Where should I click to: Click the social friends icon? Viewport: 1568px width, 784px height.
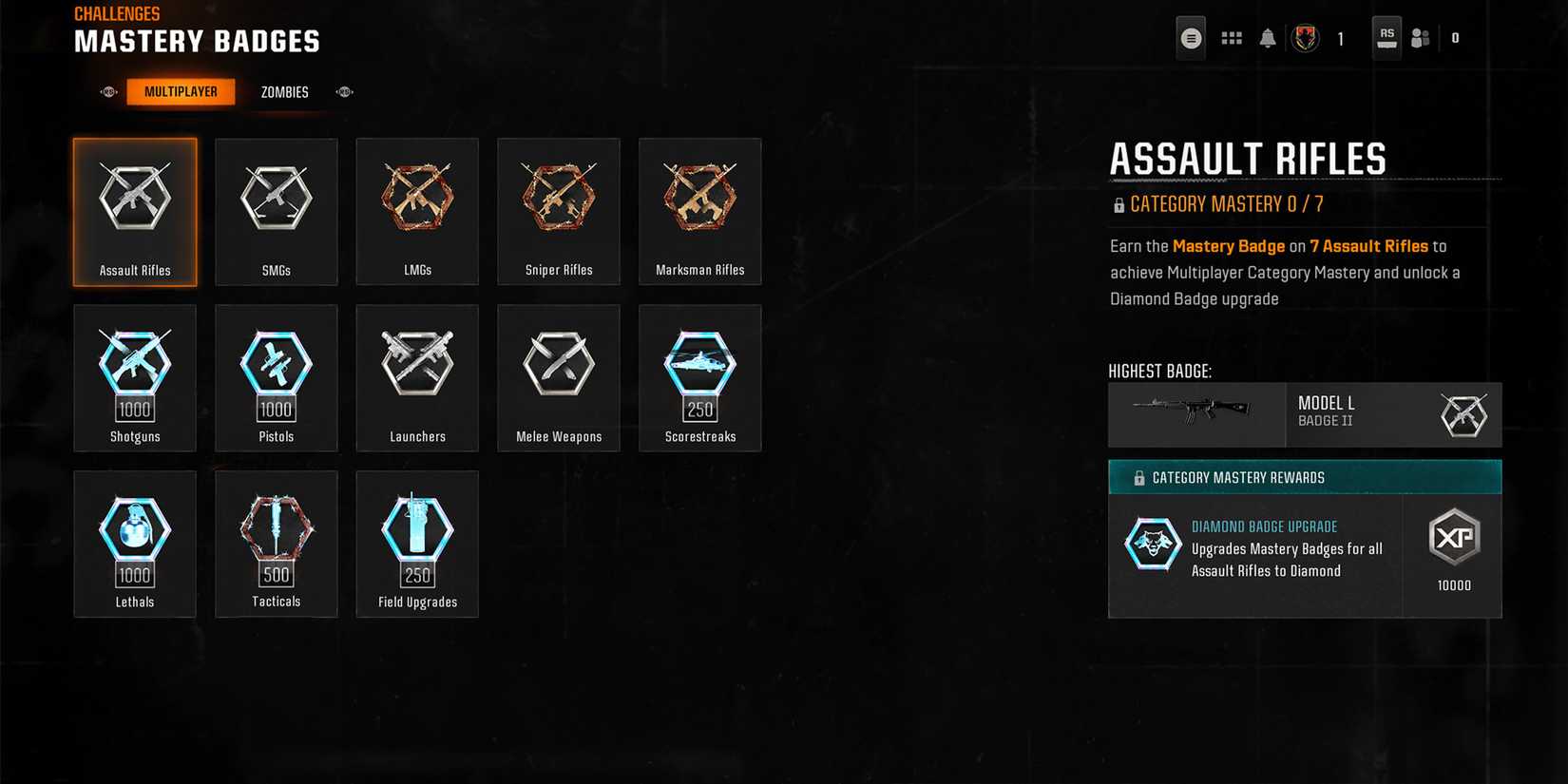point(1421,38)
